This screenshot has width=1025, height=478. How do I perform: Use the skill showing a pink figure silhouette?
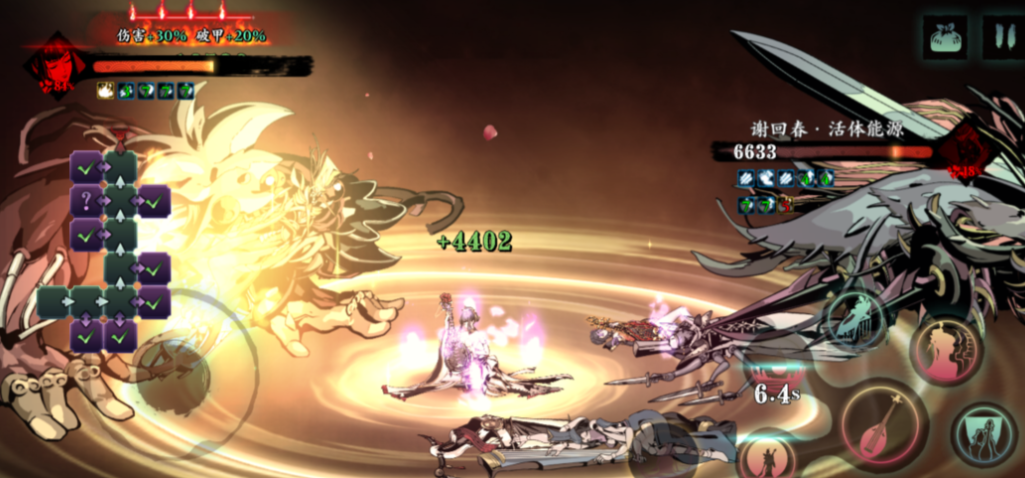946,350
